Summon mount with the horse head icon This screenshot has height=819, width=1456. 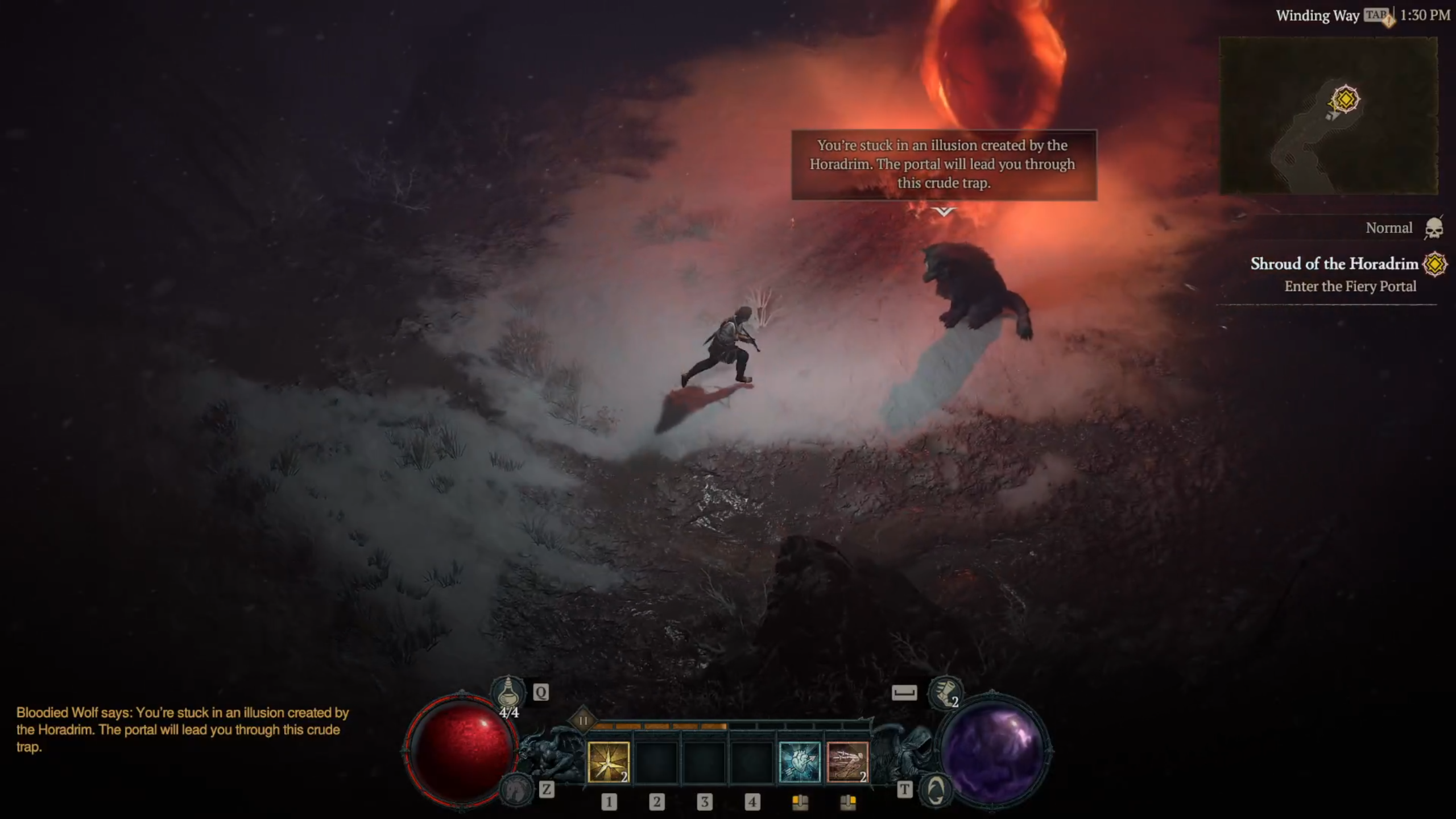(x=515, y=789)
